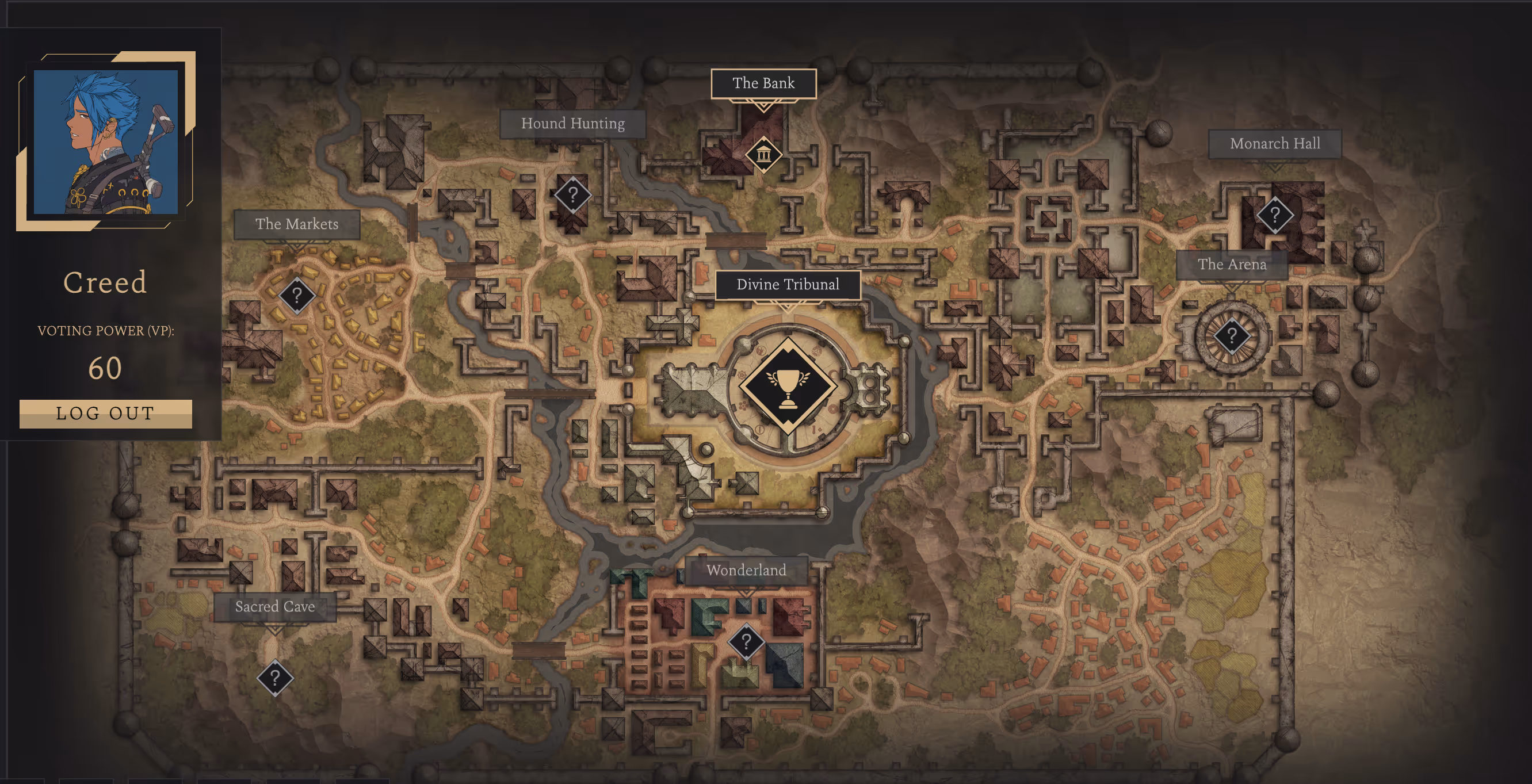Click the trophy diamond marker
The height and width of the screenshot is (784, 1532).
(x=788, y=385)
